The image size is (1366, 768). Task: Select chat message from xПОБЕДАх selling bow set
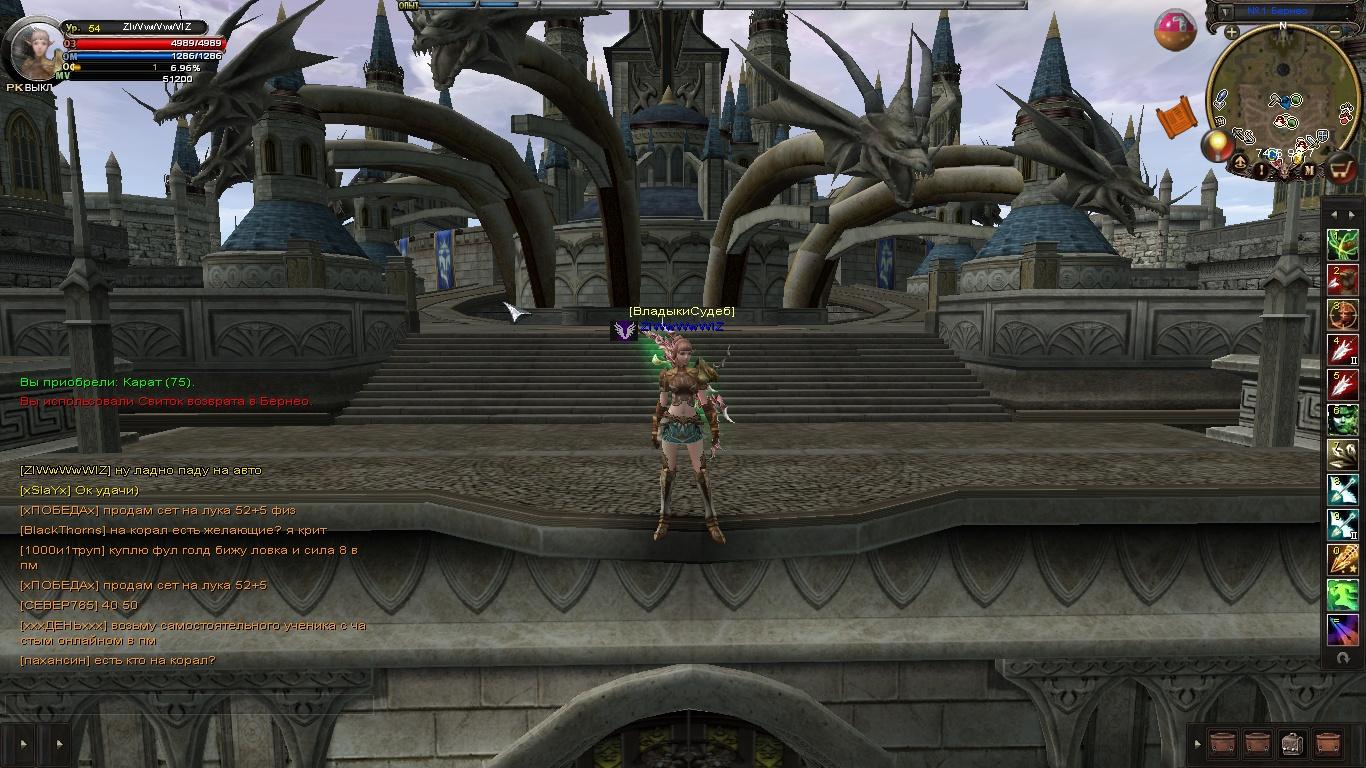point(158,510)
